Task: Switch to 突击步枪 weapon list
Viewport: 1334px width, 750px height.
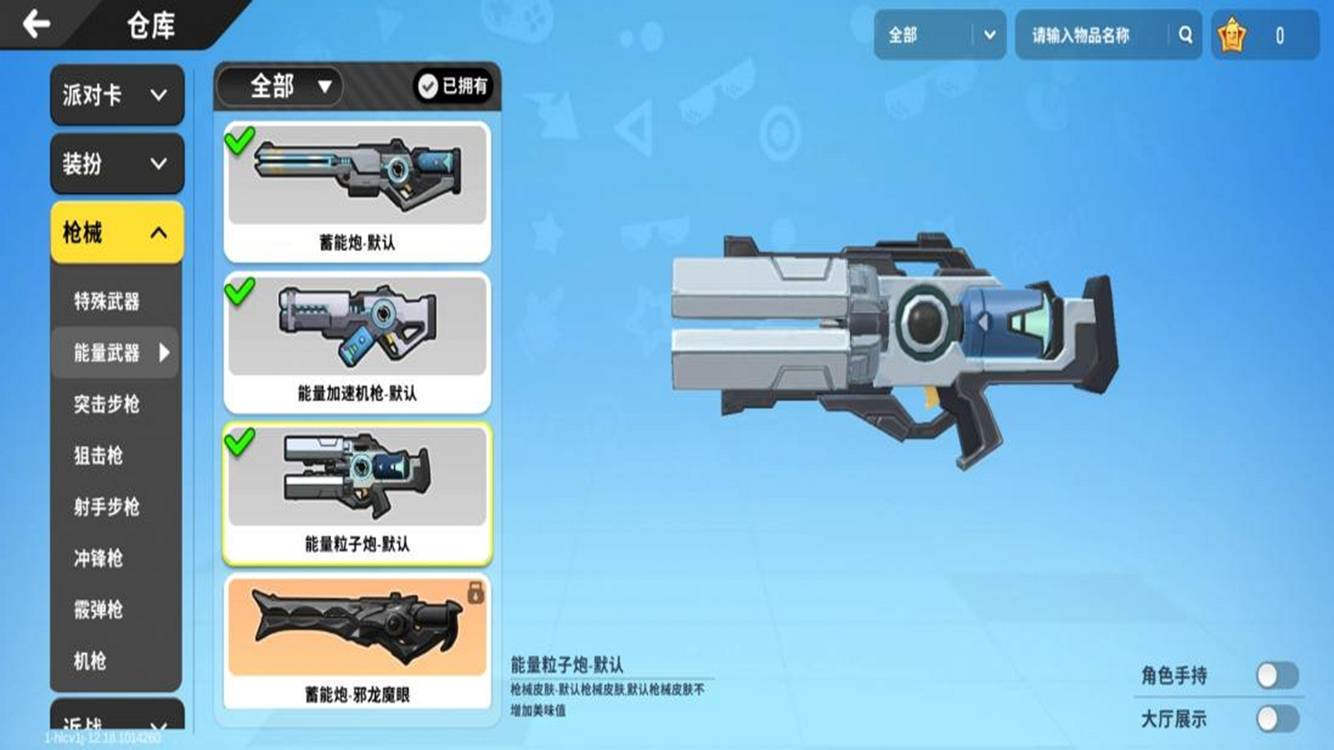Action: [x=107, y=404]
